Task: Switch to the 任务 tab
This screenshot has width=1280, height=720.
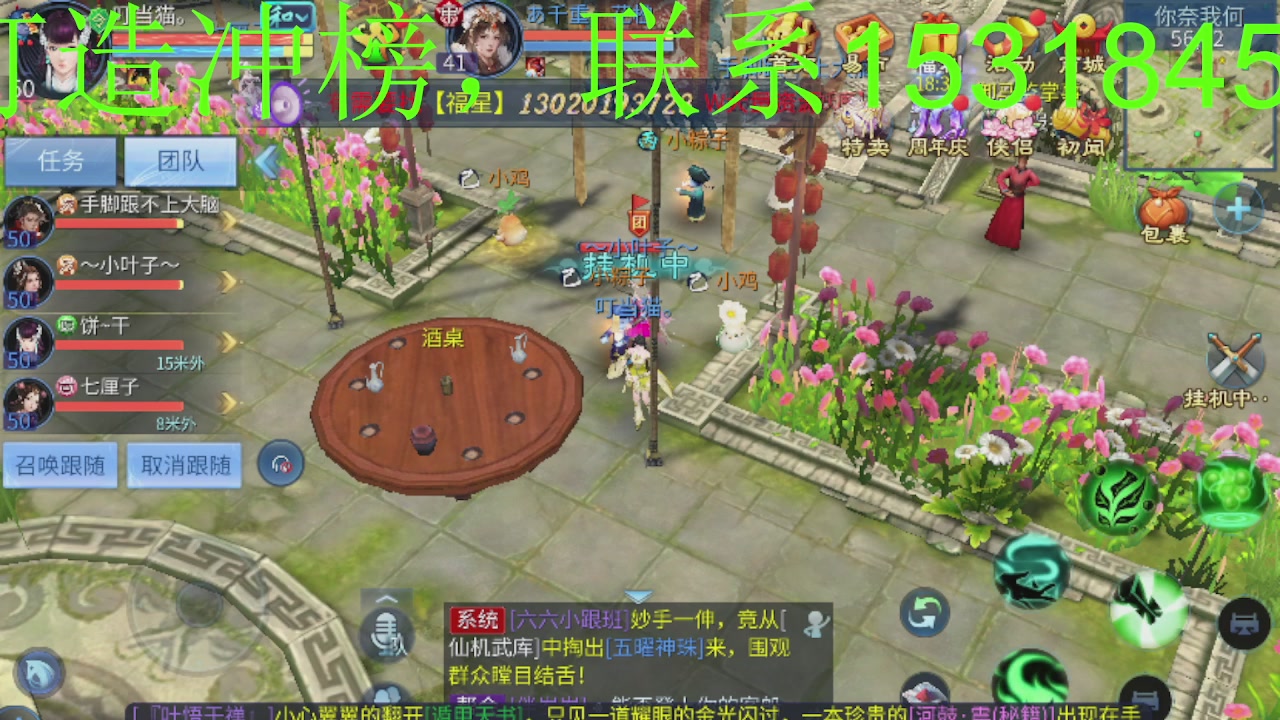Action: 60,161
